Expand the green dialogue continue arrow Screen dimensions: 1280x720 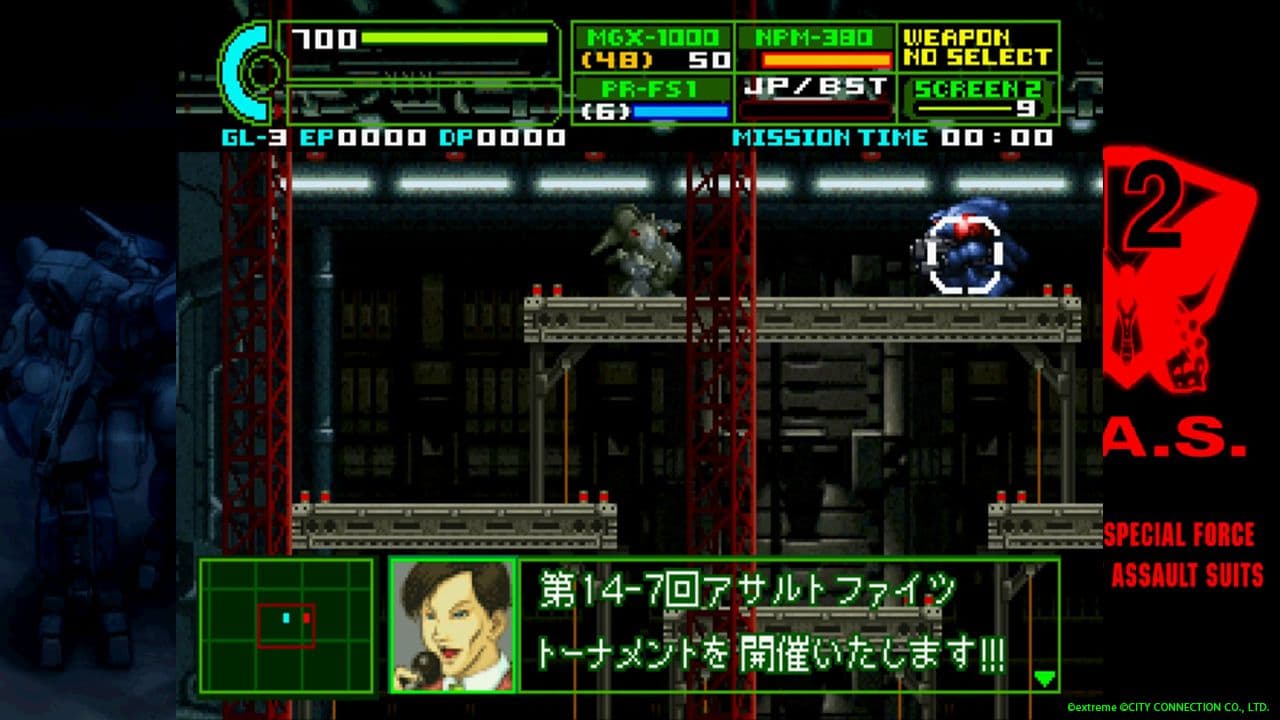tap(1046, 677)
